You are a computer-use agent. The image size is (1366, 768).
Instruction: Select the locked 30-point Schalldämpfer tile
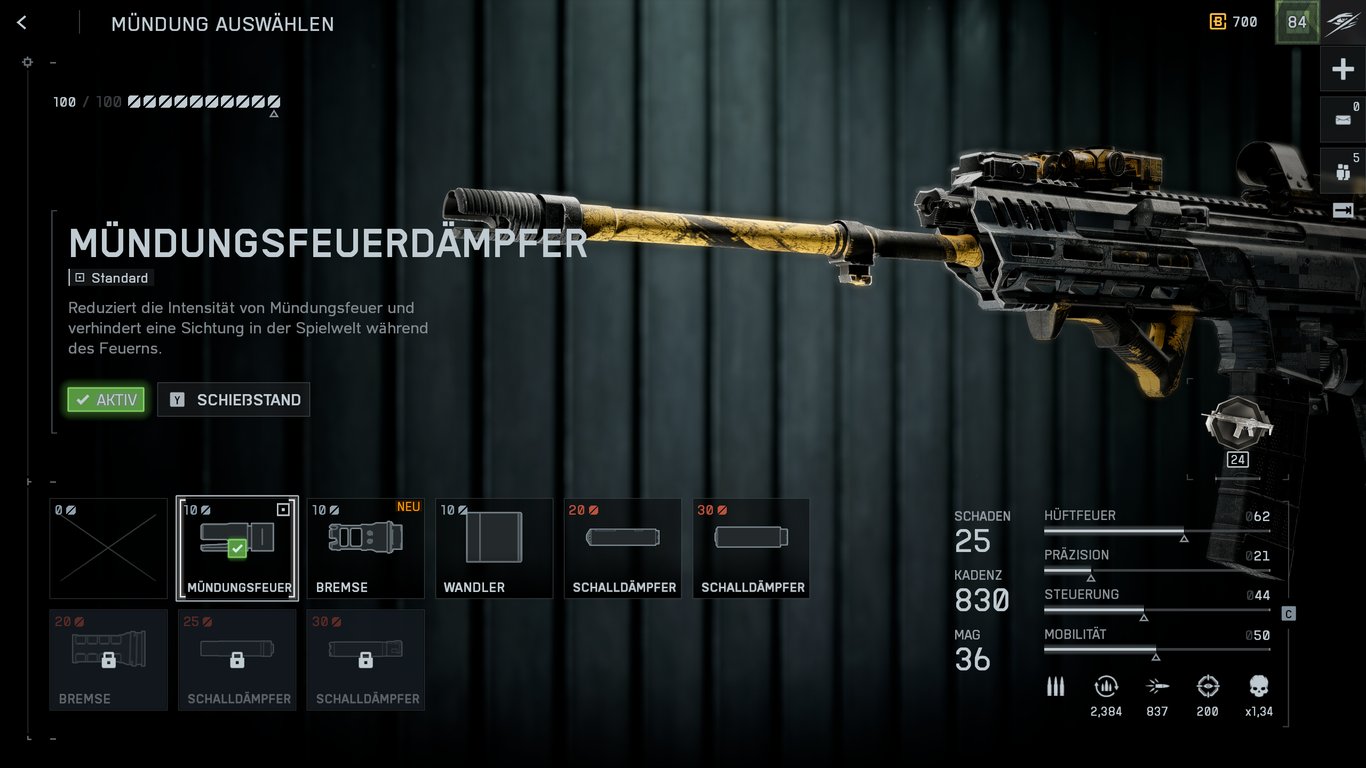click(x=365, y=660)
